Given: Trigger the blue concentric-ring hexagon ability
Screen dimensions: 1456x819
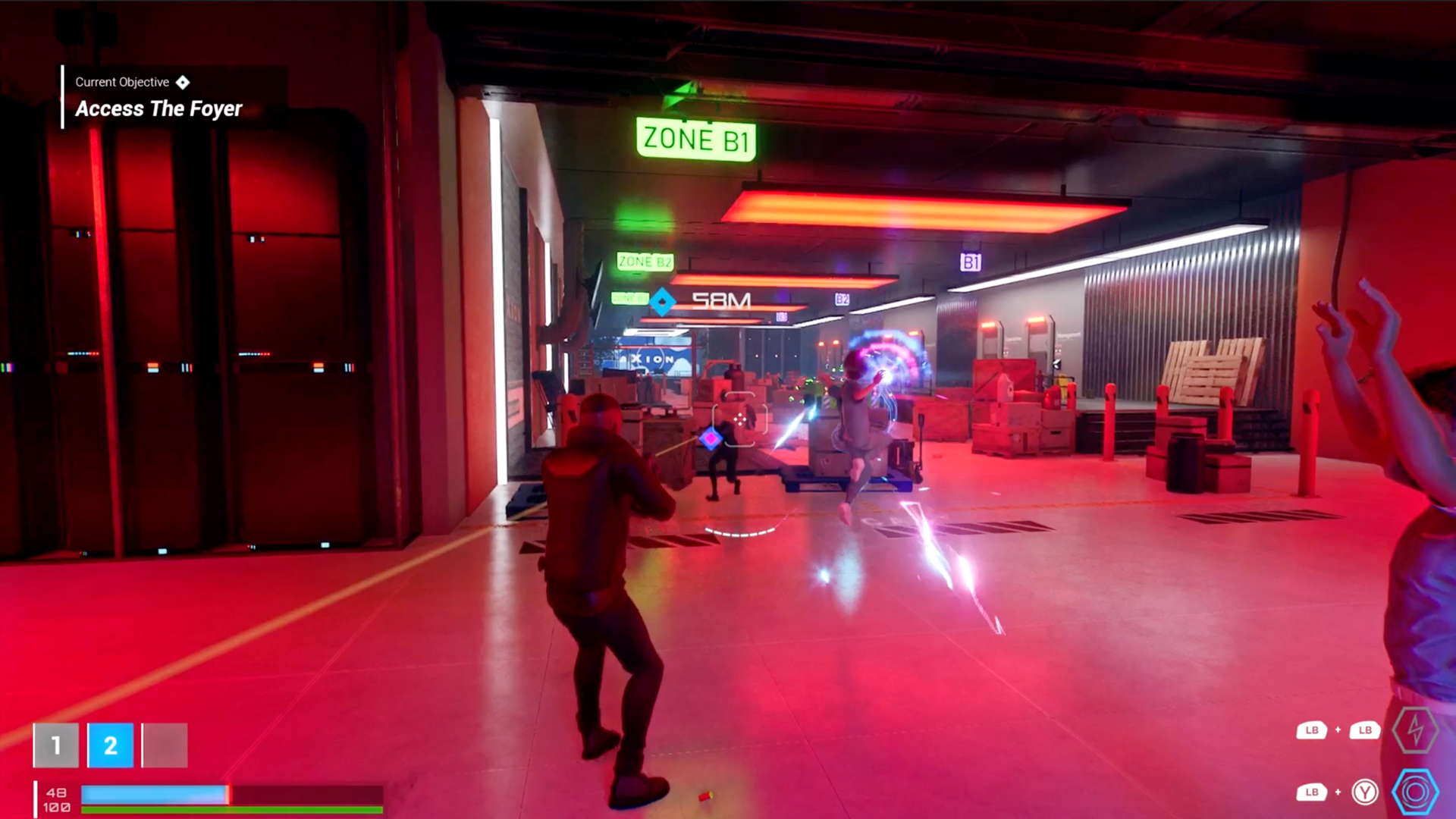Looking at the screenshot, I should (1415, 792).
